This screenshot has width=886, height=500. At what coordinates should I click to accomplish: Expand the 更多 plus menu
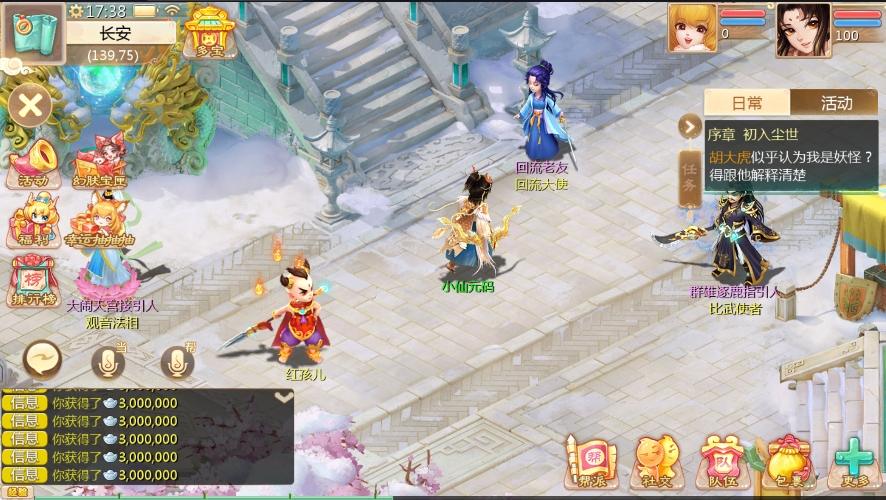tap(853, 463)
